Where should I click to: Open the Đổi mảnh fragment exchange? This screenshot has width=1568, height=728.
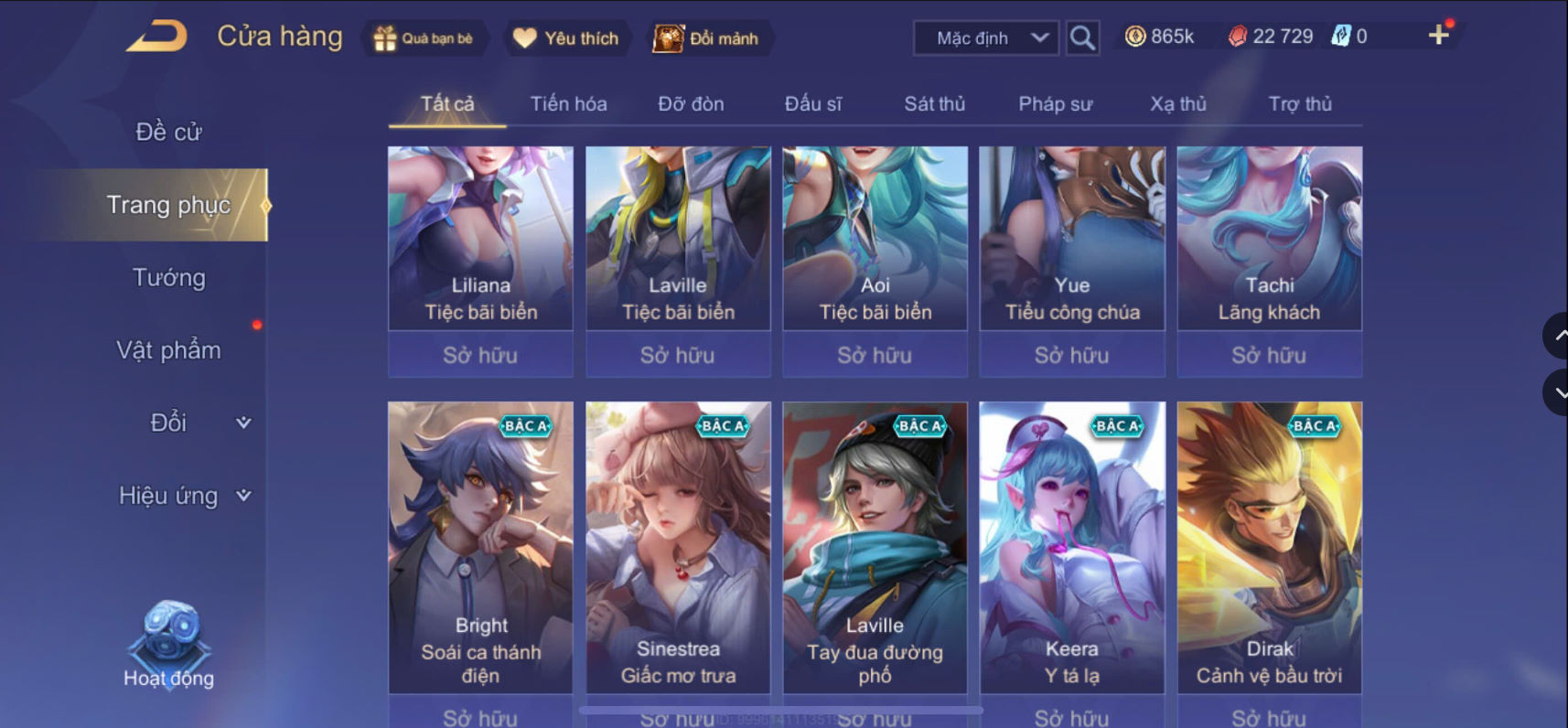click(x=711, y=38)
